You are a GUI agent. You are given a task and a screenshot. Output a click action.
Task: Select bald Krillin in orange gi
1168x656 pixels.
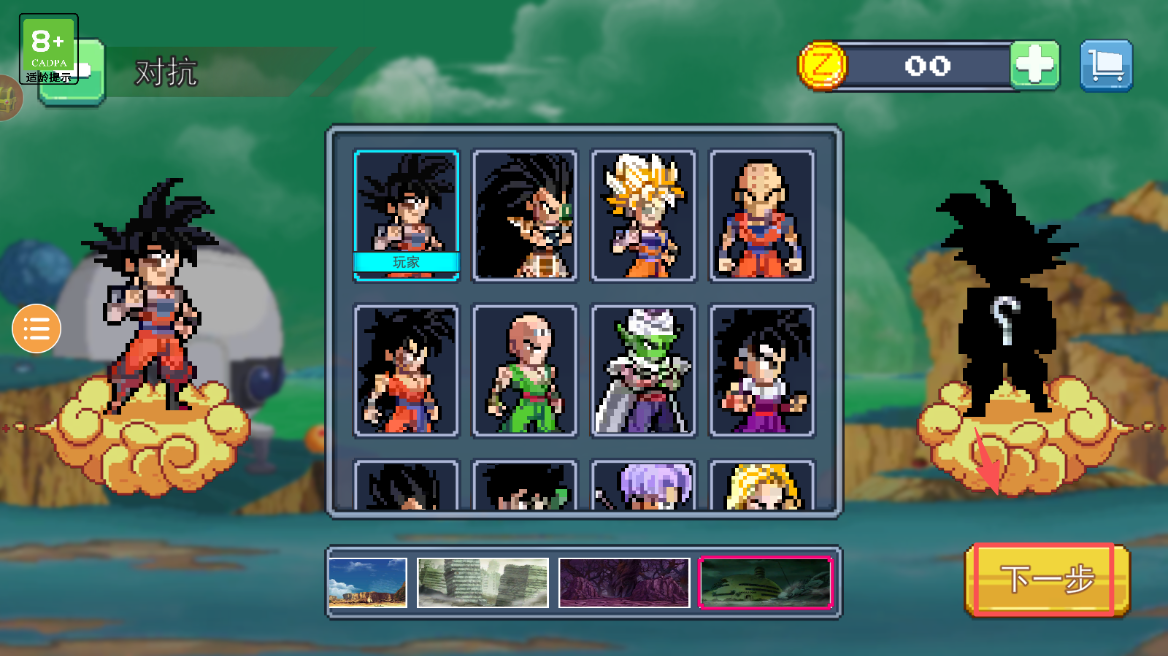pyautogui.click(x=762, y=215)
